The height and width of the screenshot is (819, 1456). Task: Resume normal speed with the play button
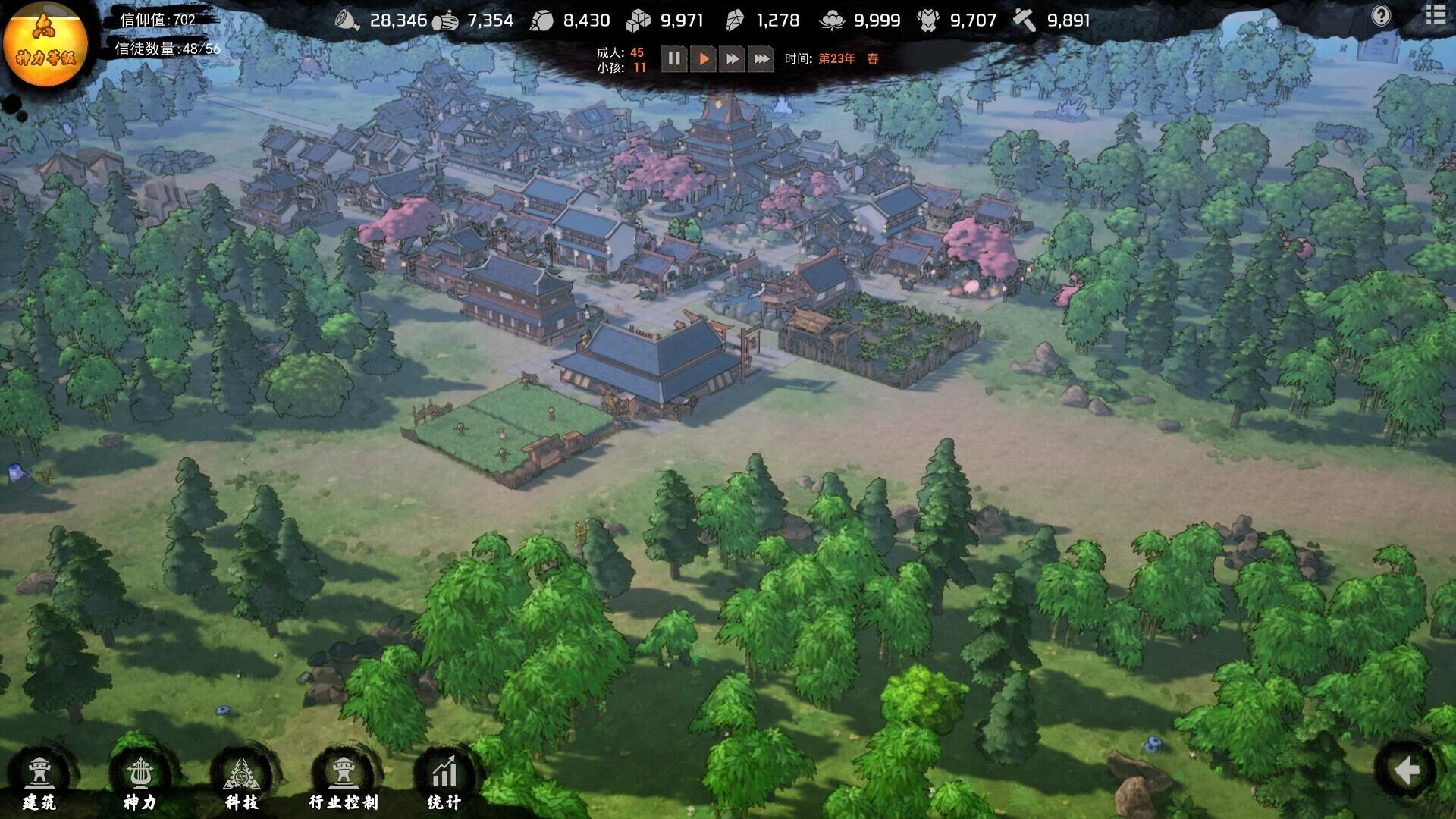702,58
